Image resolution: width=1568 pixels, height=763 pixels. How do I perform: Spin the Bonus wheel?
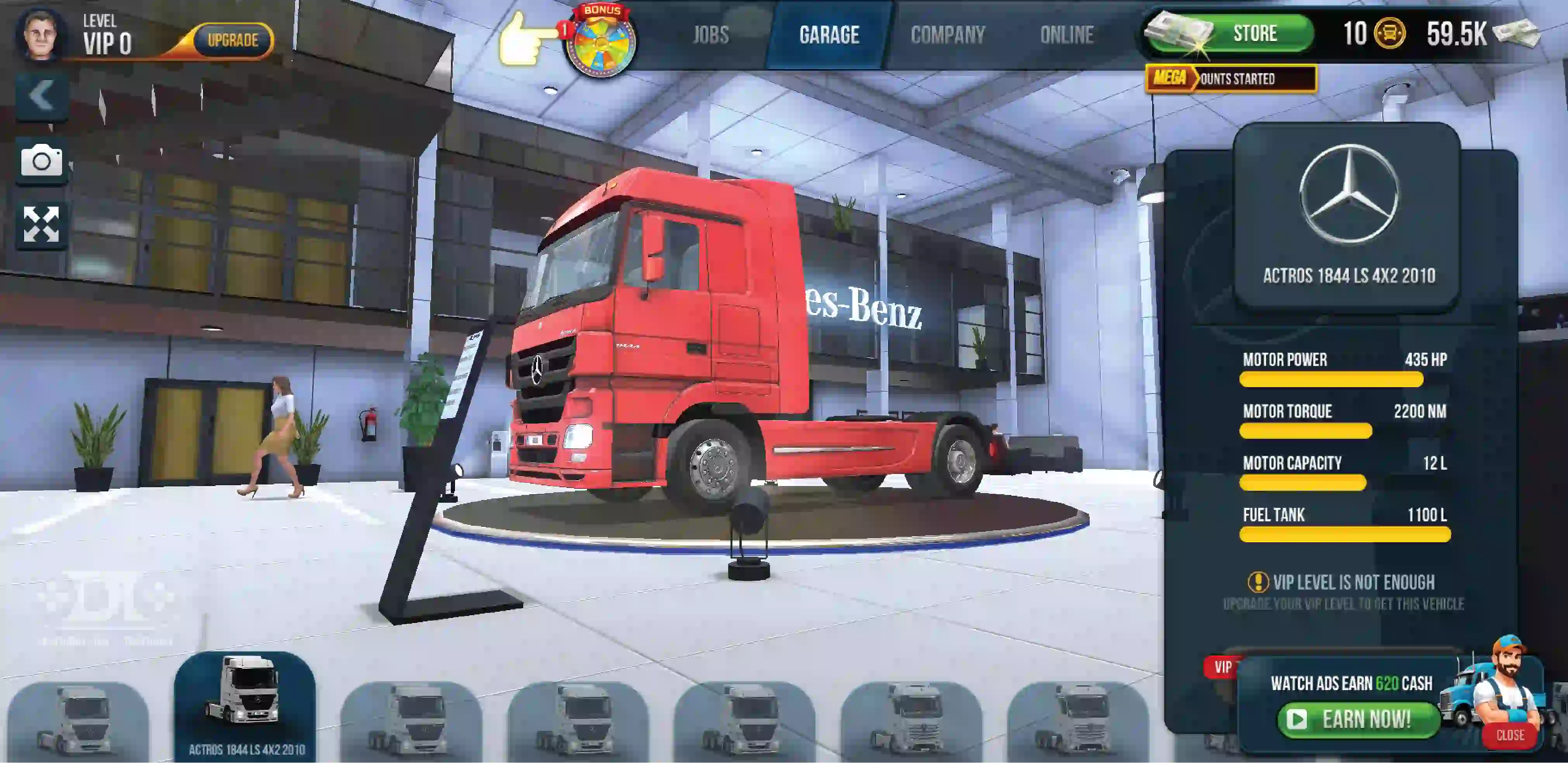(601, 43)
